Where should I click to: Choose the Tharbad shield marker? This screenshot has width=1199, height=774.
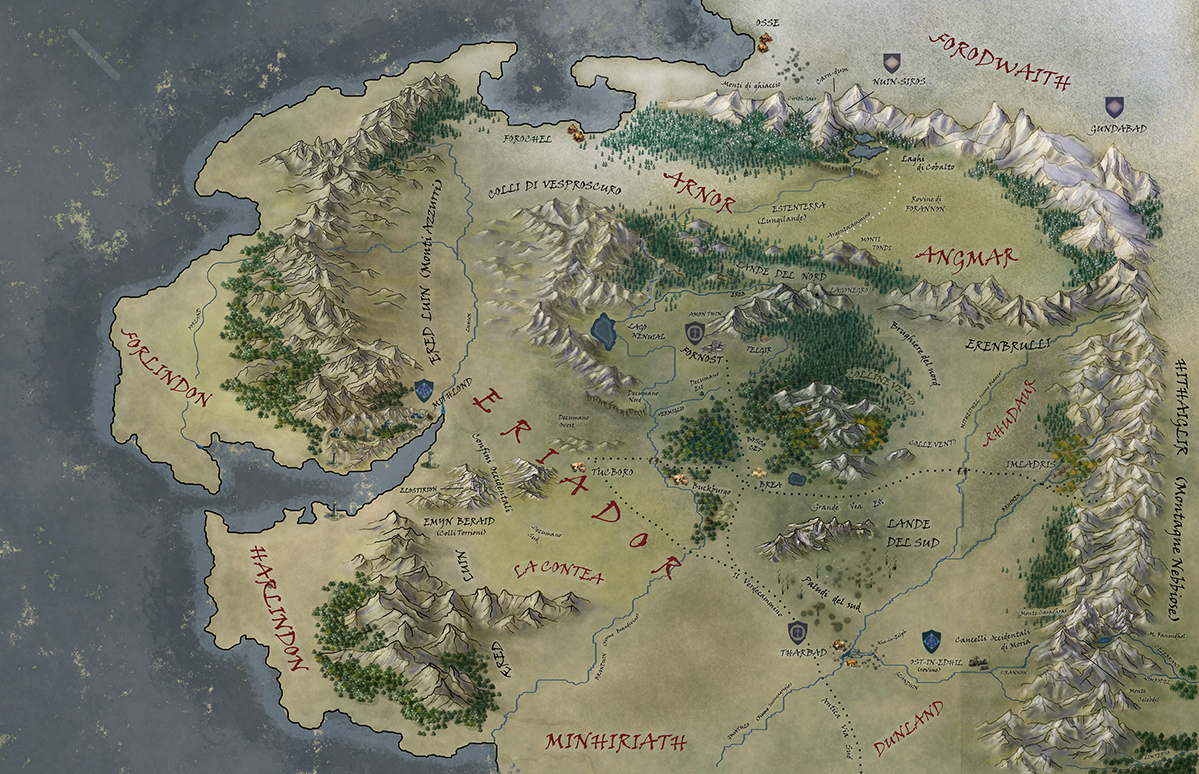tap(798, 631)
